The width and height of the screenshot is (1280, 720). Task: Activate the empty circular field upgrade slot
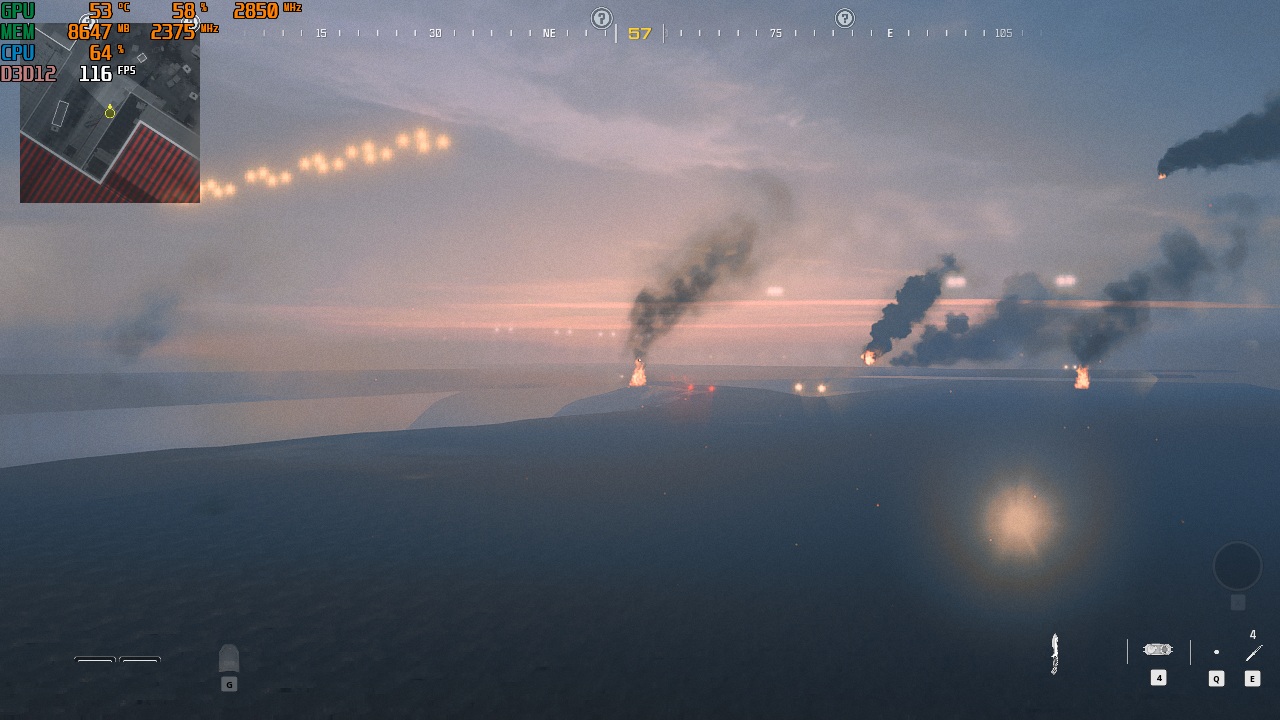pos(1237,566)
